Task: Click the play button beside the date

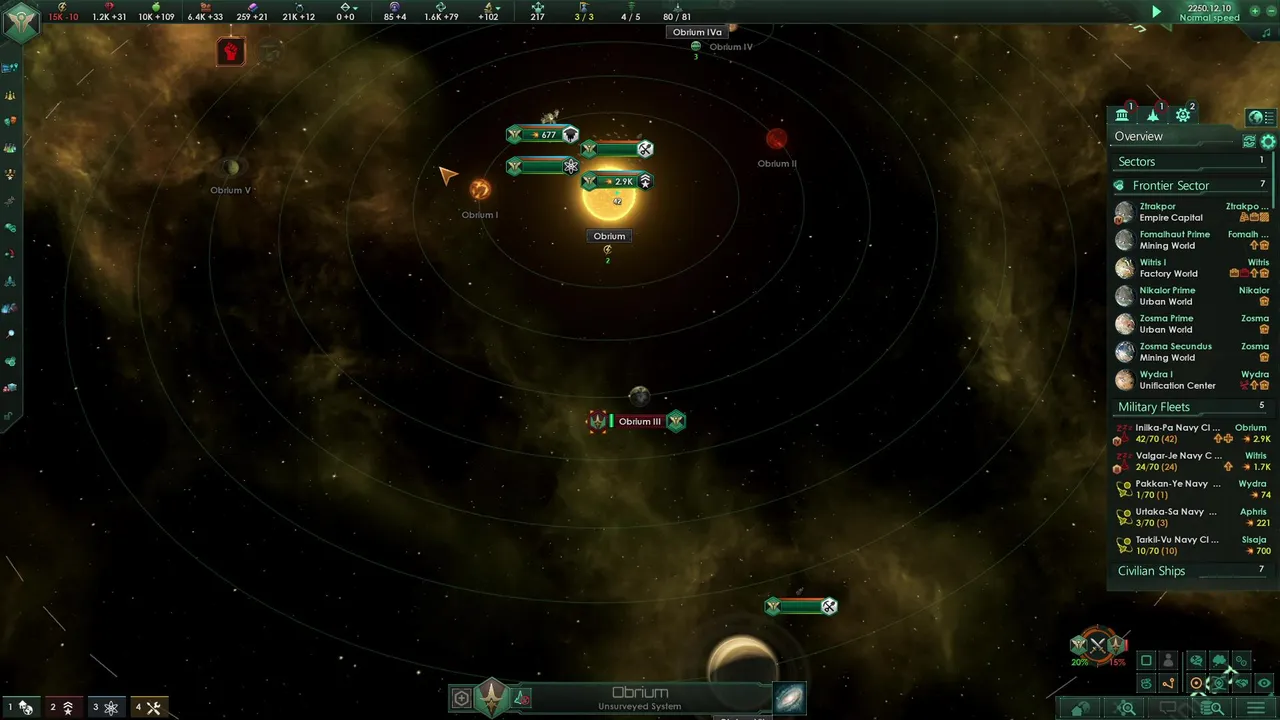Action: [1157, 12]
